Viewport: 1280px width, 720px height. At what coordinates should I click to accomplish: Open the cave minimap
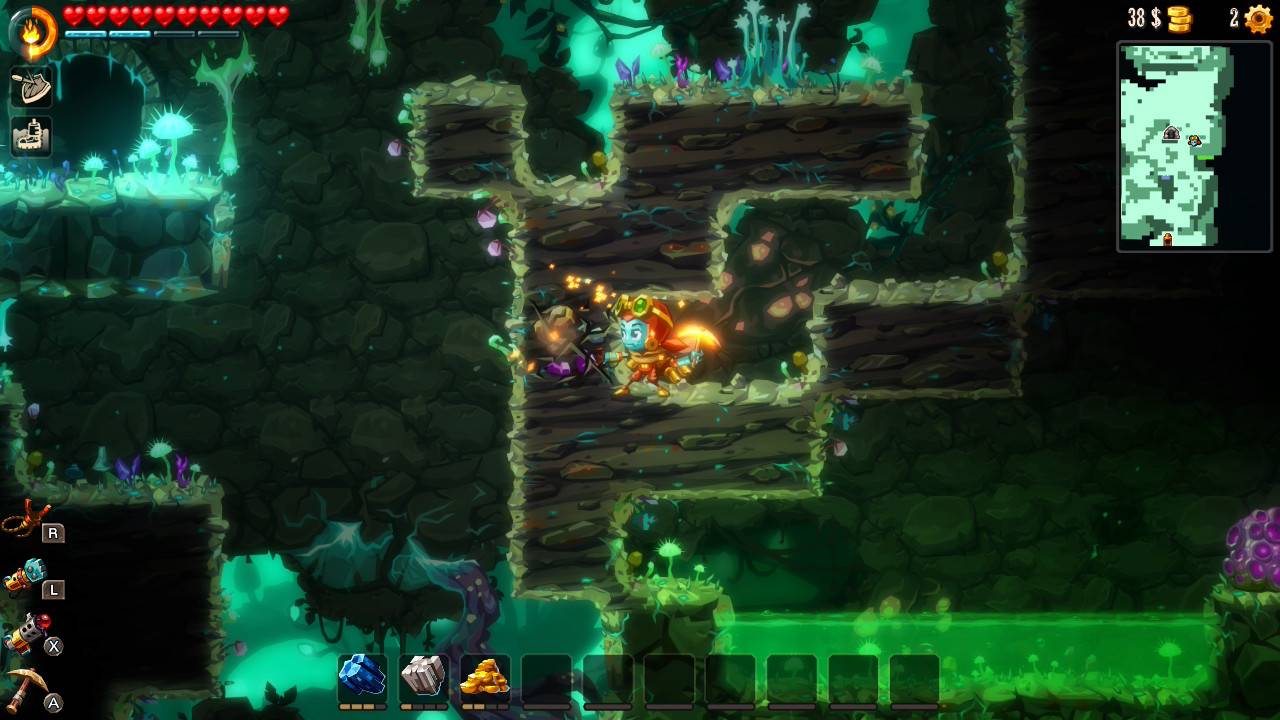(x=1194, y=146)
